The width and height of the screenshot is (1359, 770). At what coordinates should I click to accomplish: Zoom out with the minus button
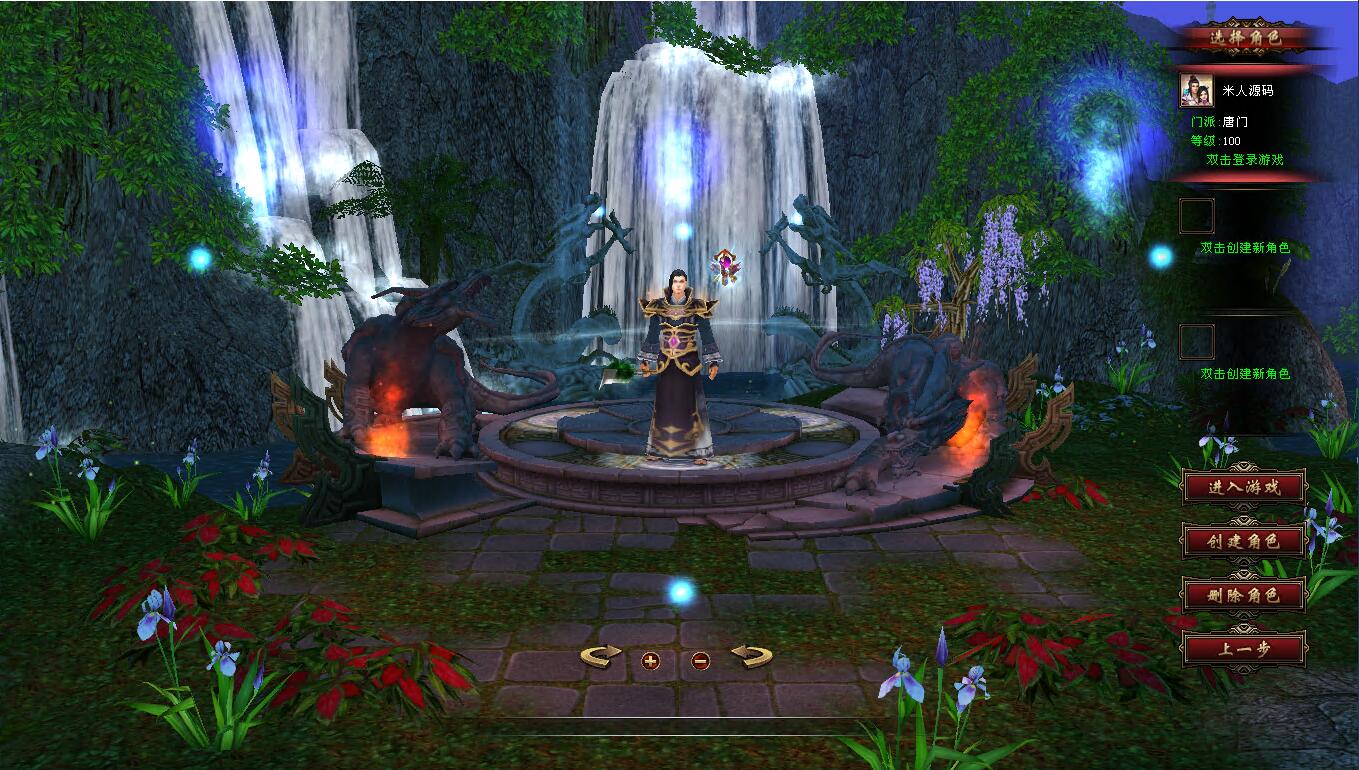click(701, 660)
